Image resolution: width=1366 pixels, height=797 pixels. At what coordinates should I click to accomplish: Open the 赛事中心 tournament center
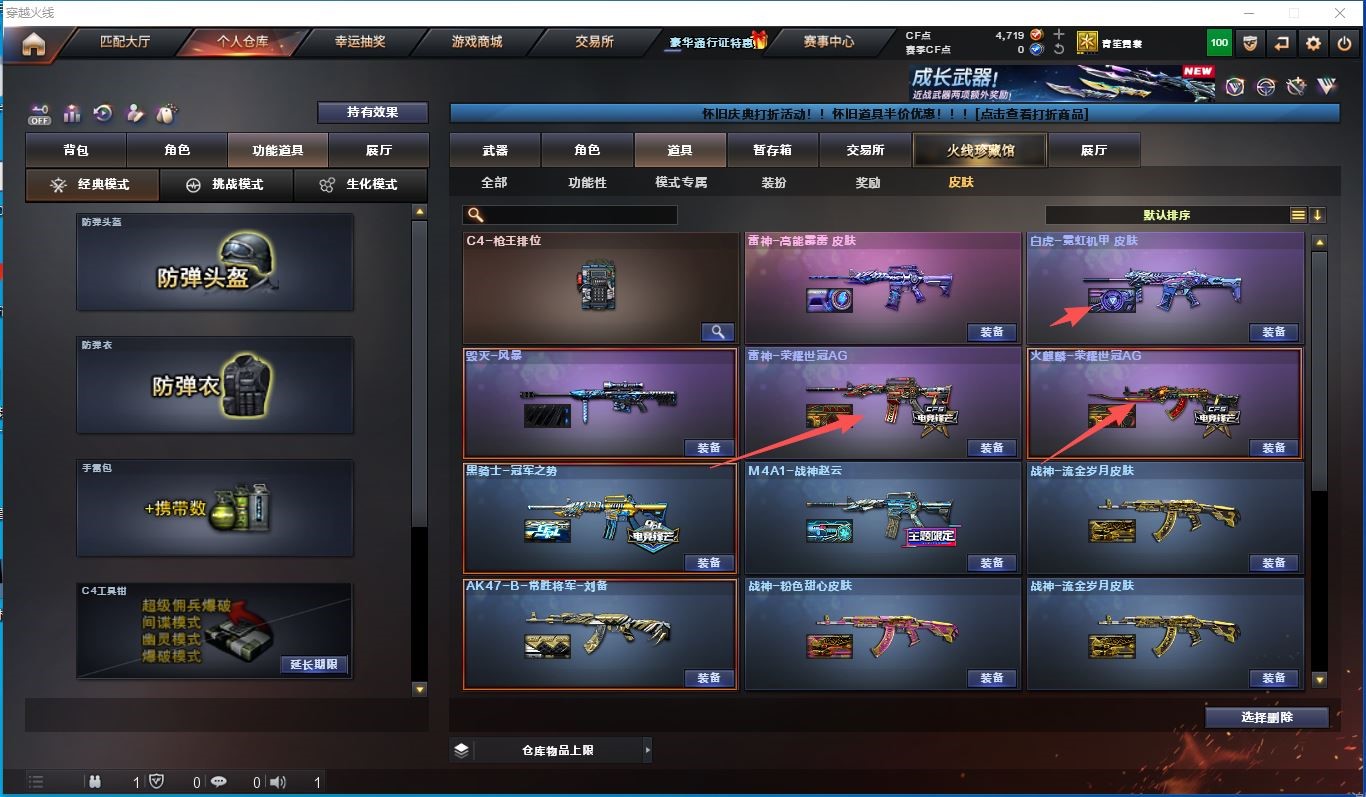click(x=828, y=42)
